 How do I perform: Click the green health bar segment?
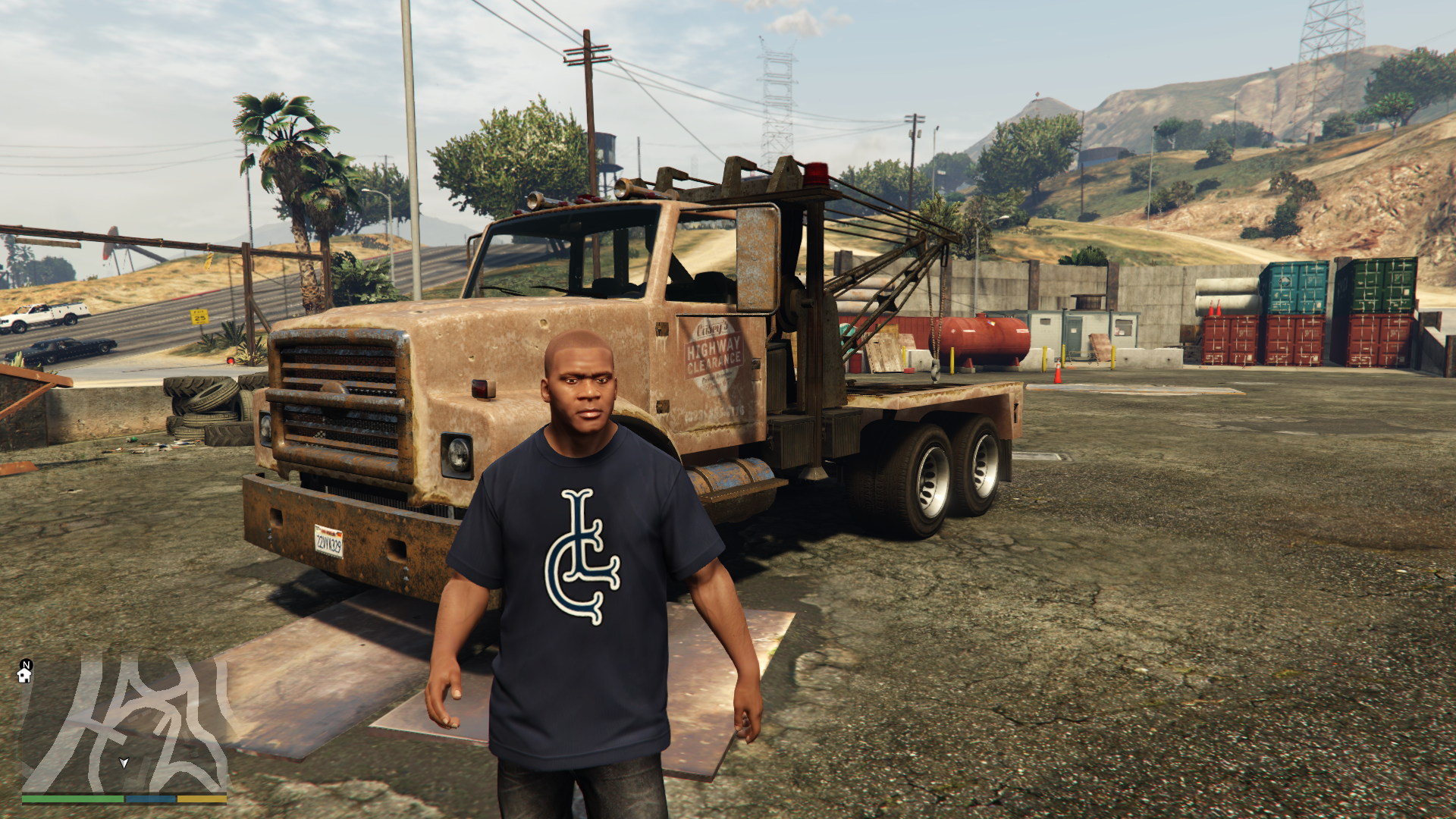72,799
